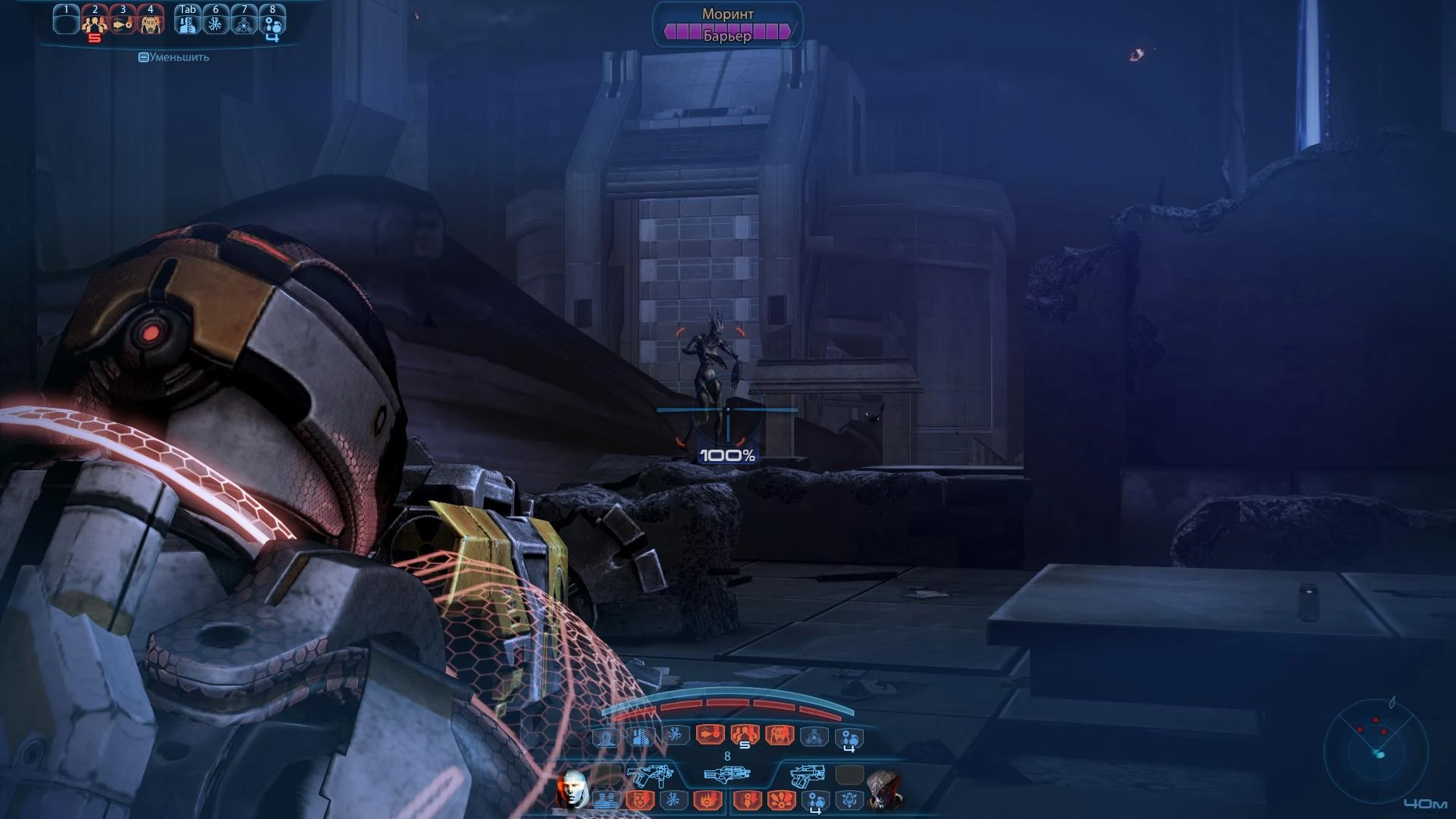Click the circular radar minimap

click(1376, 751)
